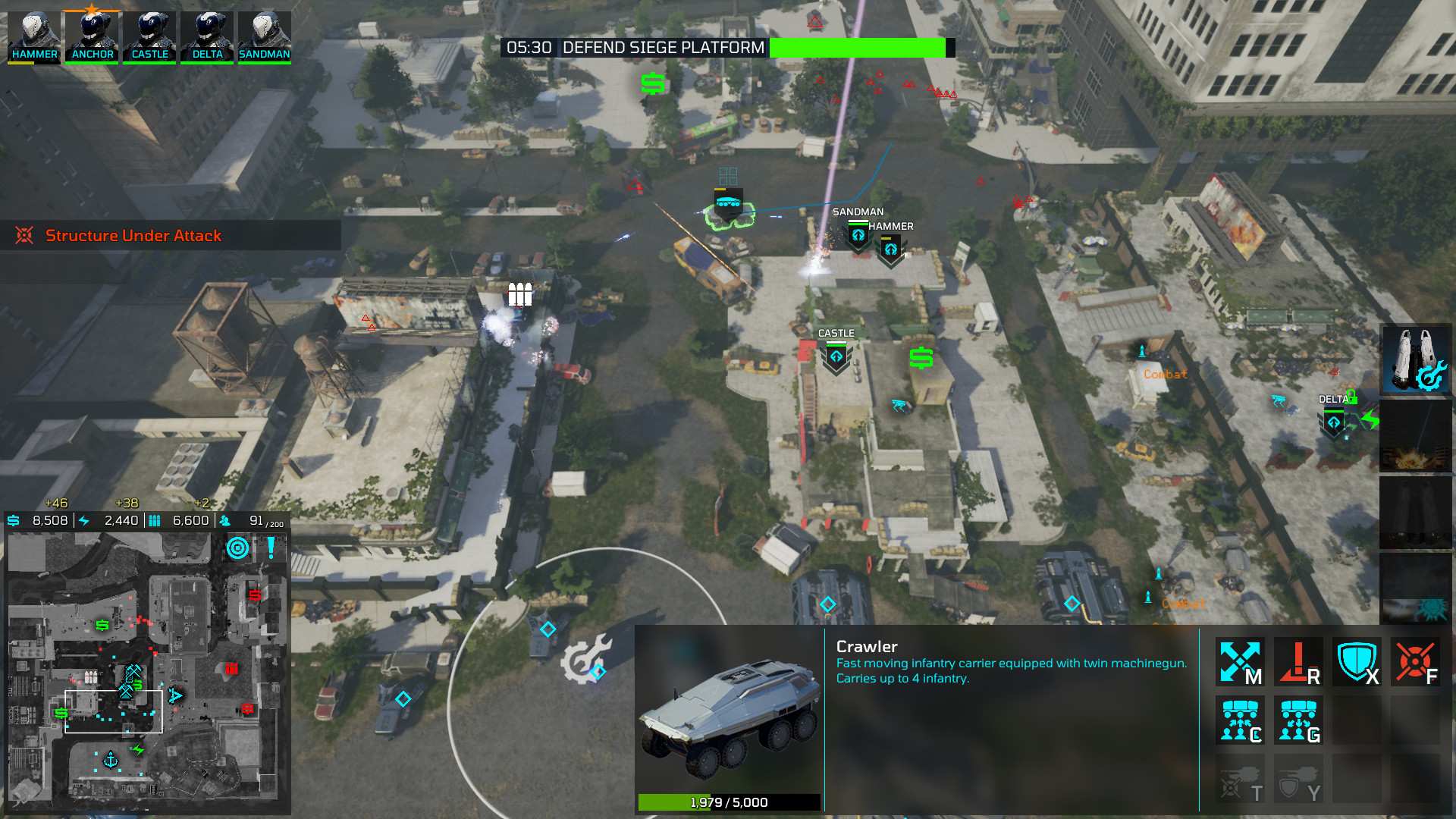Click the Crawler health bar showing 1,979/5,000
The image size is (1456, 819).
729,802
